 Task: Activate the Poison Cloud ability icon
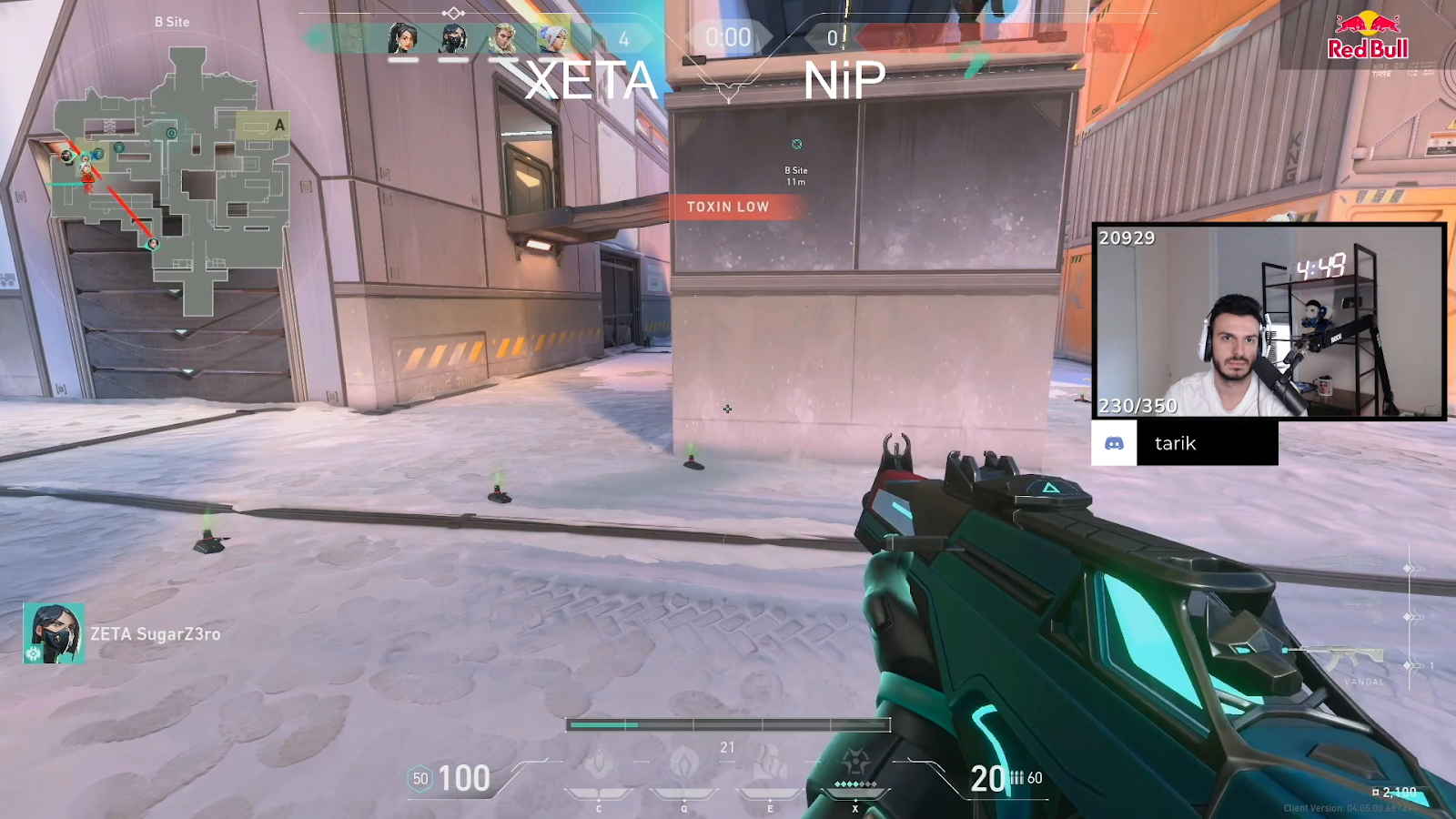pos(684,764)
